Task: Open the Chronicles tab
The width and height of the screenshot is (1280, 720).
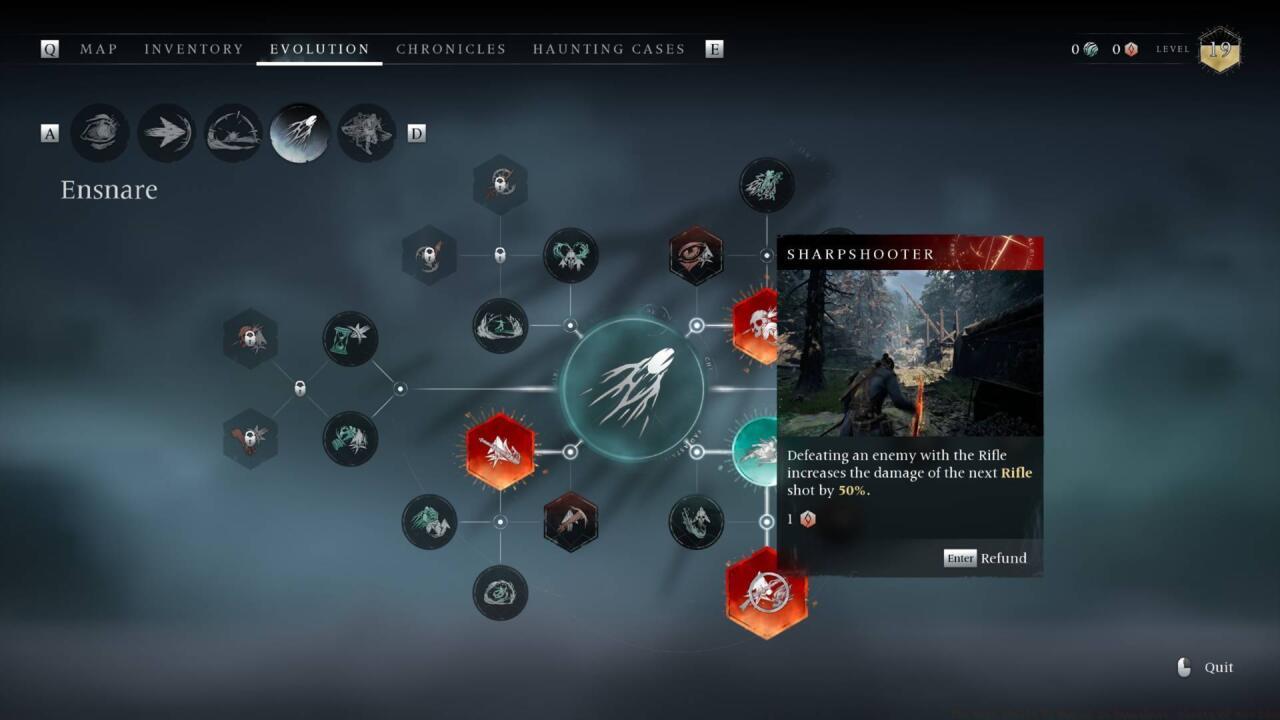Action: (451, 49)
